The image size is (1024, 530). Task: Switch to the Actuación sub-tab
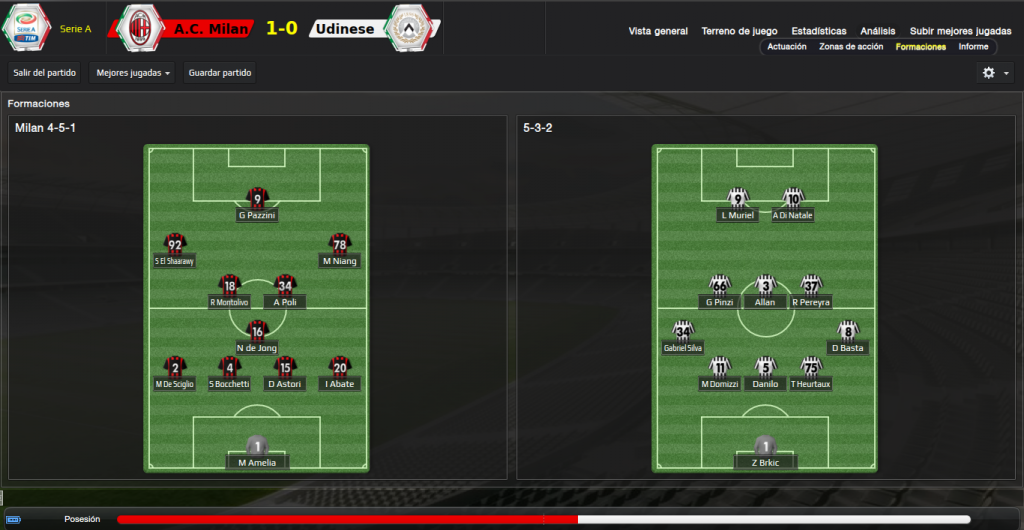787,47
